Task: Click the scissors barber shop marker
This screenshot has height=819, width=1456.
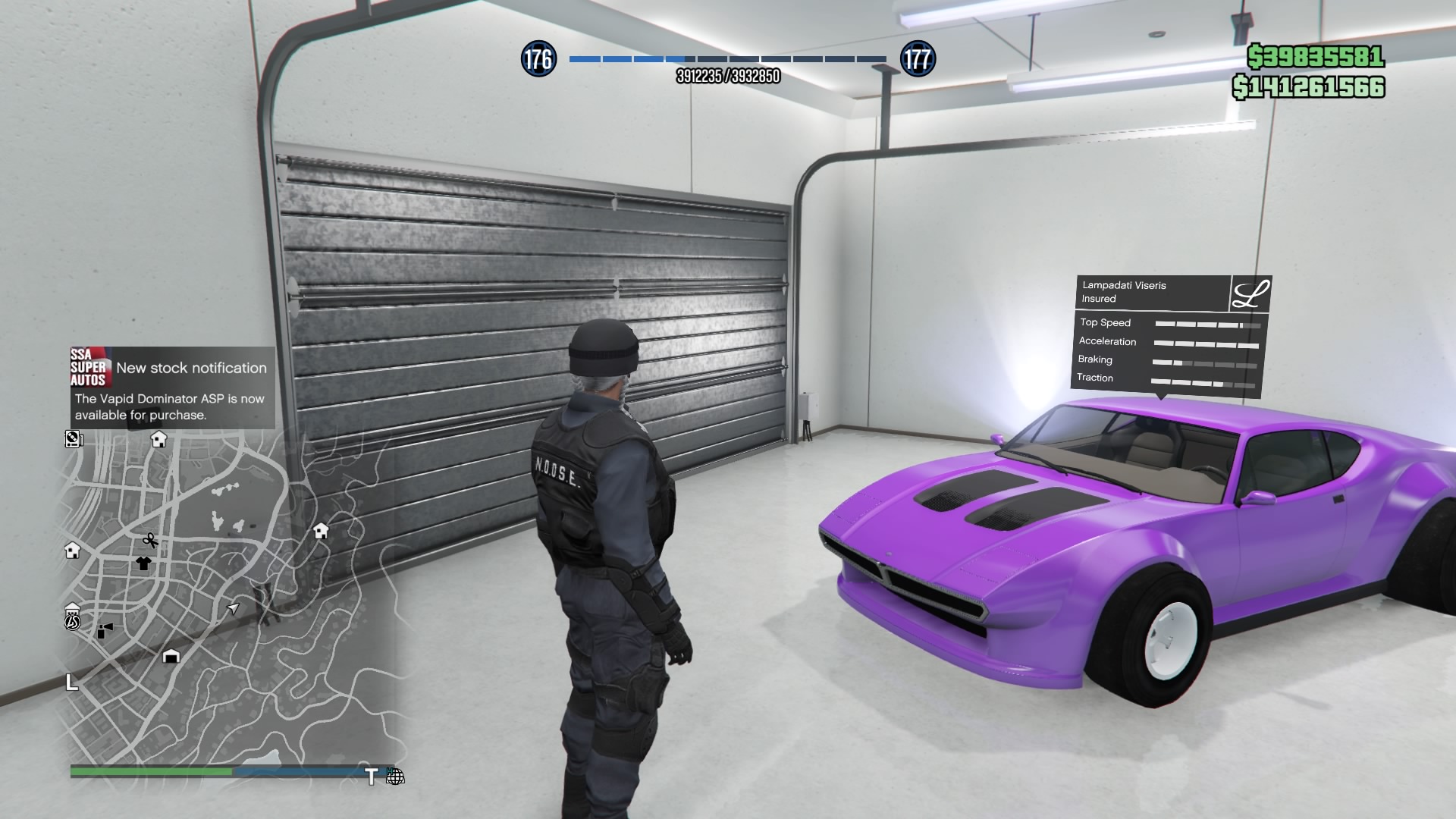Action: pos(150,541)
